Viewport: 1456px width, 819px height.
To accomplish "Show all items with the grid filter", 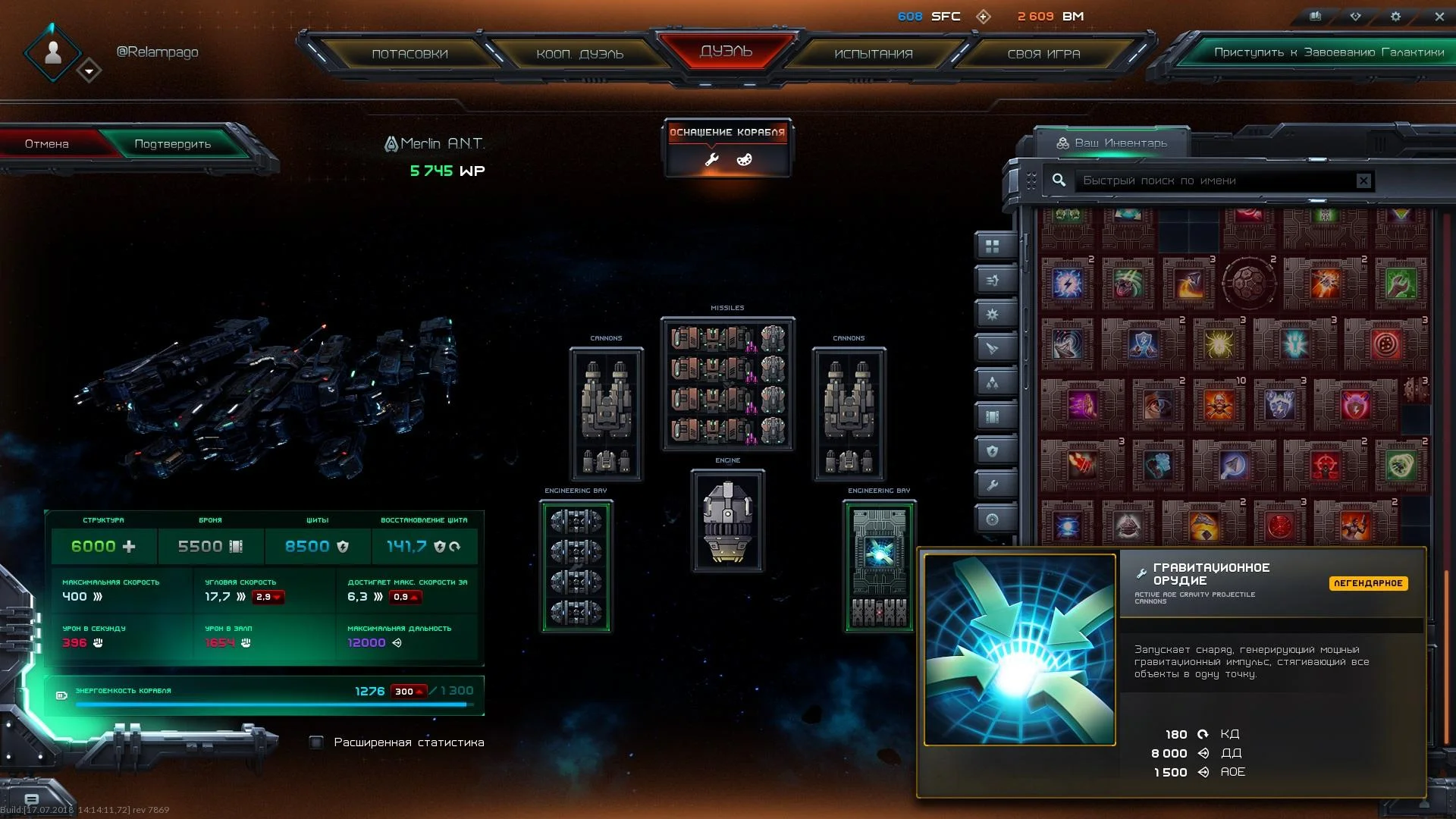I will pyautogui.click(x=993, y=246).
